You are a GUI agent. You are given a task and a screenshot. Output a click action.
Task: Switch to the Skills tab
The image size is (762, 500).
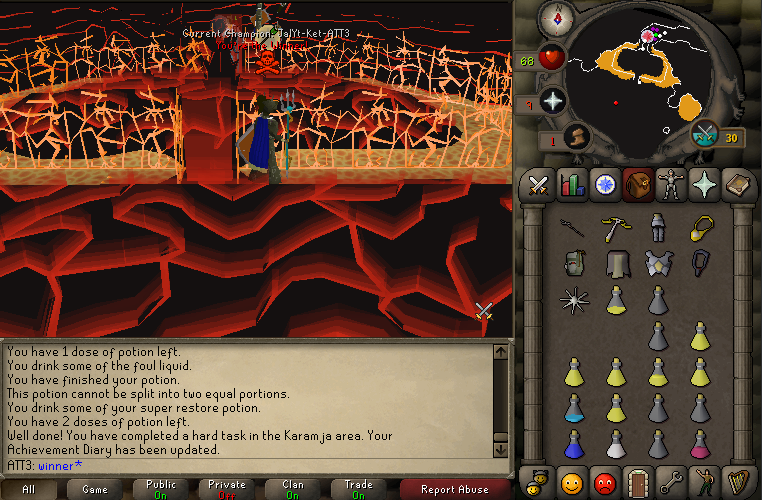[x=572, y=185]
